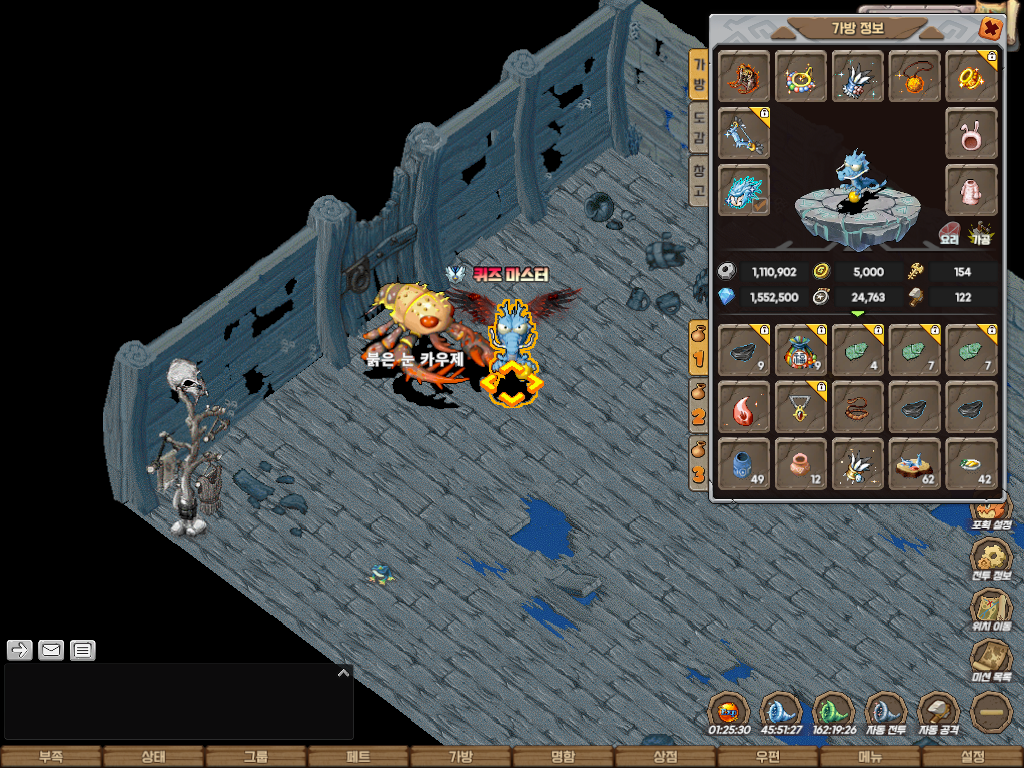This screenshot has width=1024, height=768.
Task: Open the 상점 shop menu
Action: (x=665, y=757)
